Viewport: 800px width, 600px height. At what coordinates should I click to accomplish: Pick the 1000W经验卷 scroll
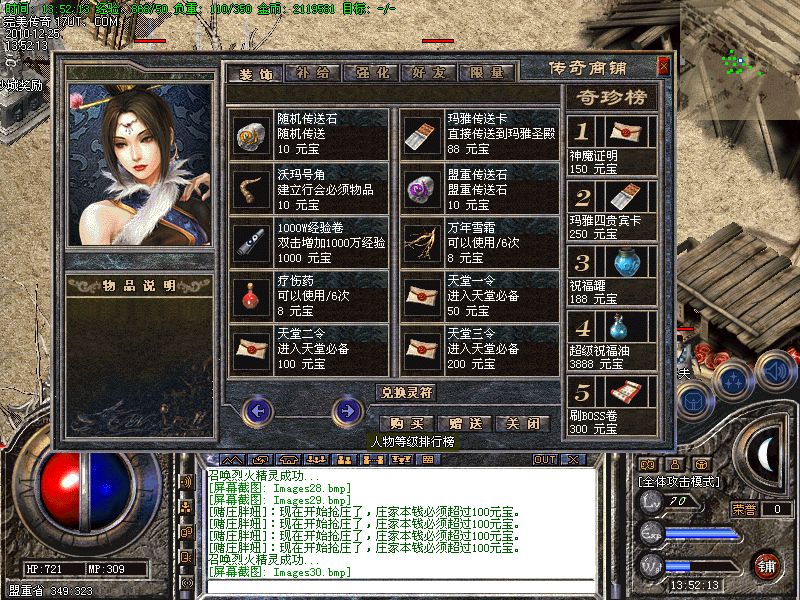pos(308,241)
